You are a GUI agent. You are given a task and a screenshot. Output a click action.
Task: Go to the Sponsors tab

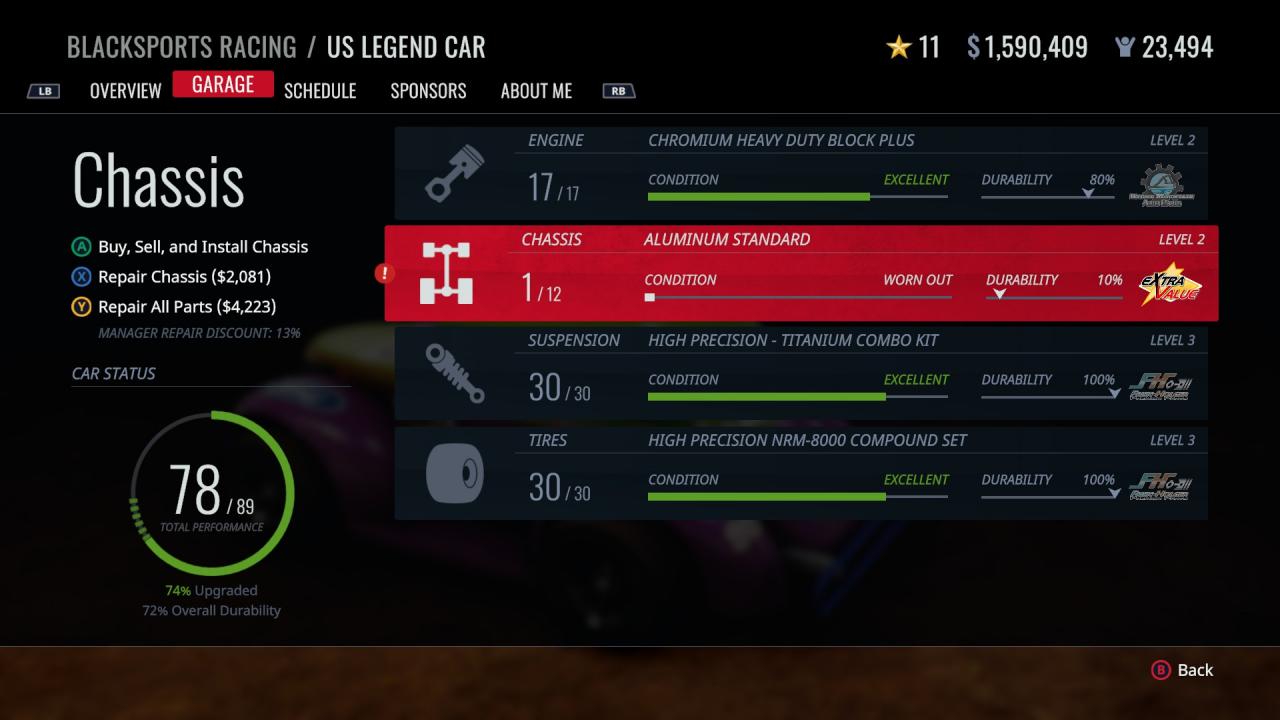428,91
